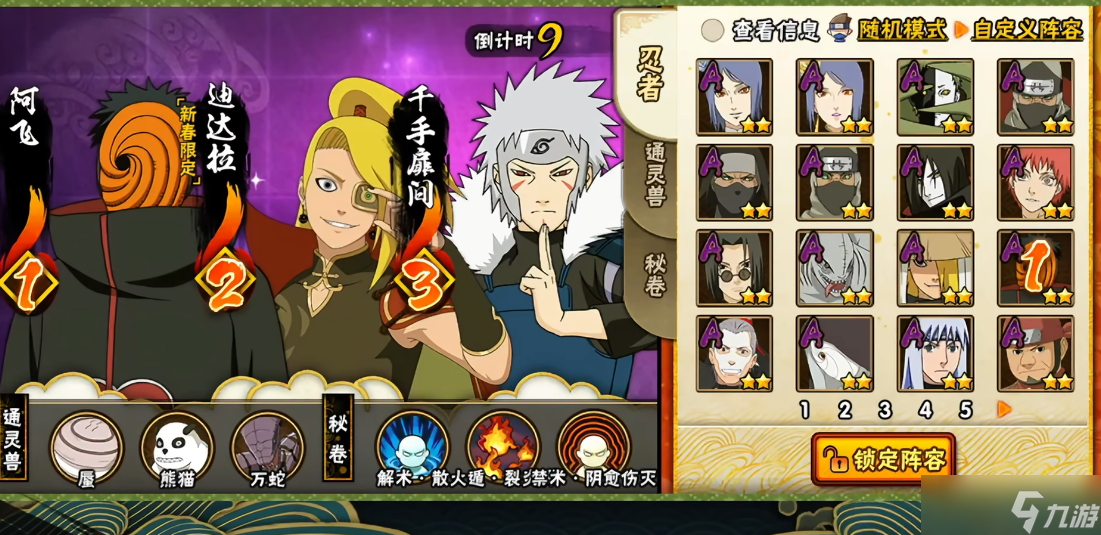The width and height of the screenshot is (1101, 535).
Task: Select the 忍者 ninja tab
Action: (x=651, y=72)
